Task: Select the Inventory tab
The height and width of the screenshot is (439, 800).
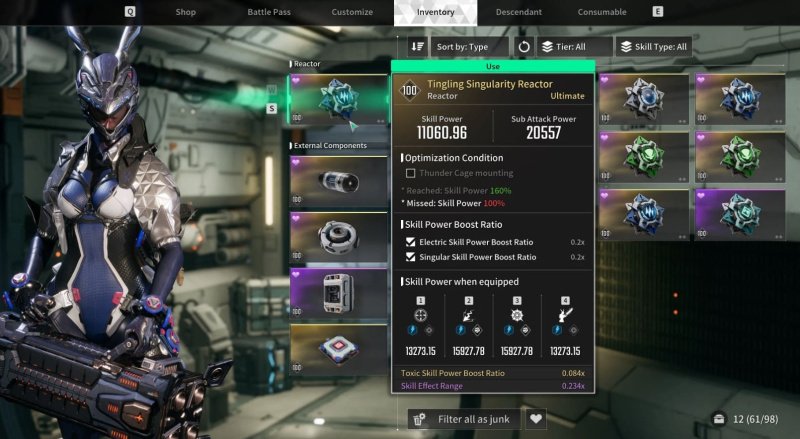Action: point(435,12)
